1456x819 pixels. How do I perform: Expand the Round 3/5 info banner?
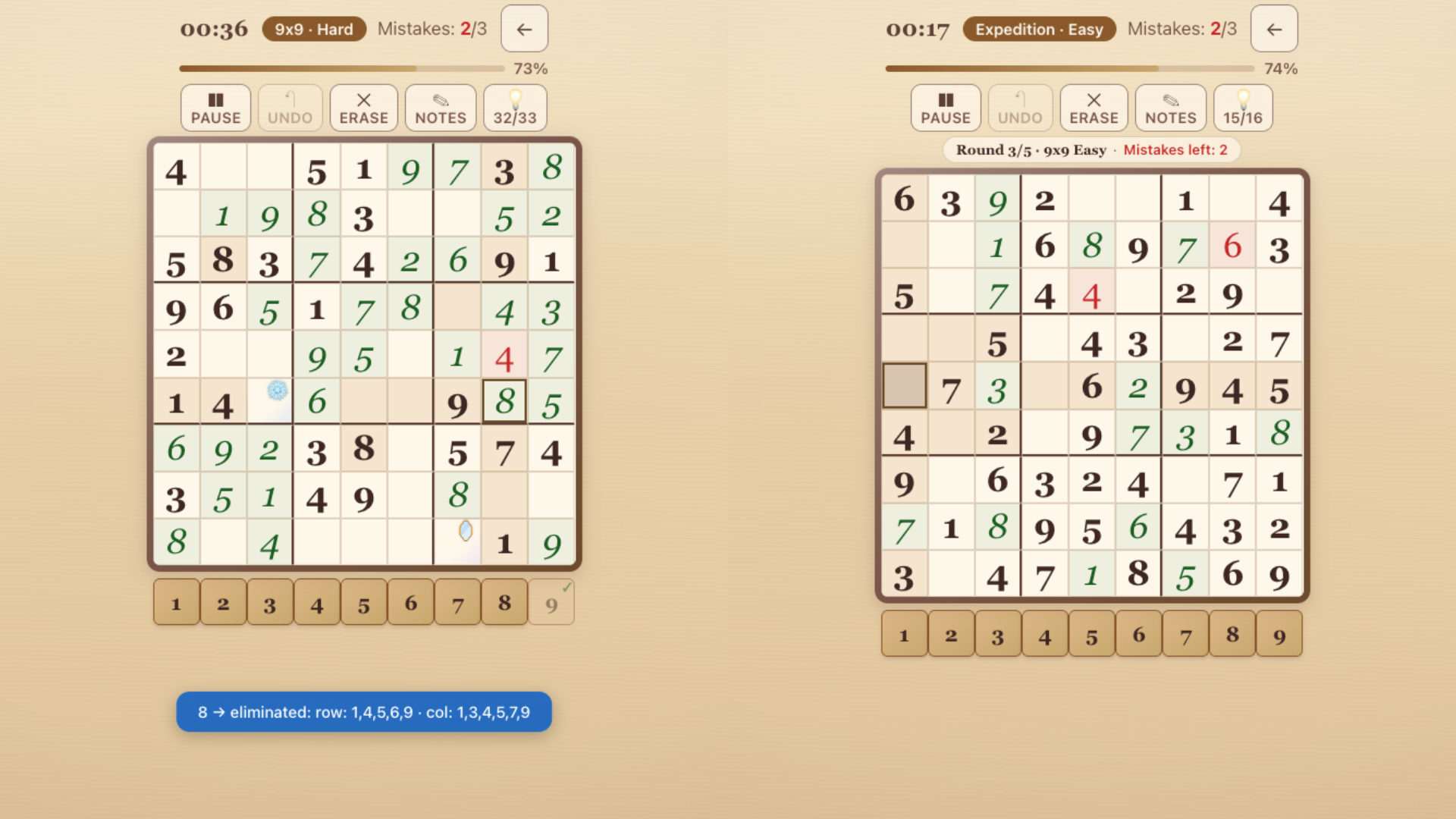pyautogui.click(x=1090, y=149)
